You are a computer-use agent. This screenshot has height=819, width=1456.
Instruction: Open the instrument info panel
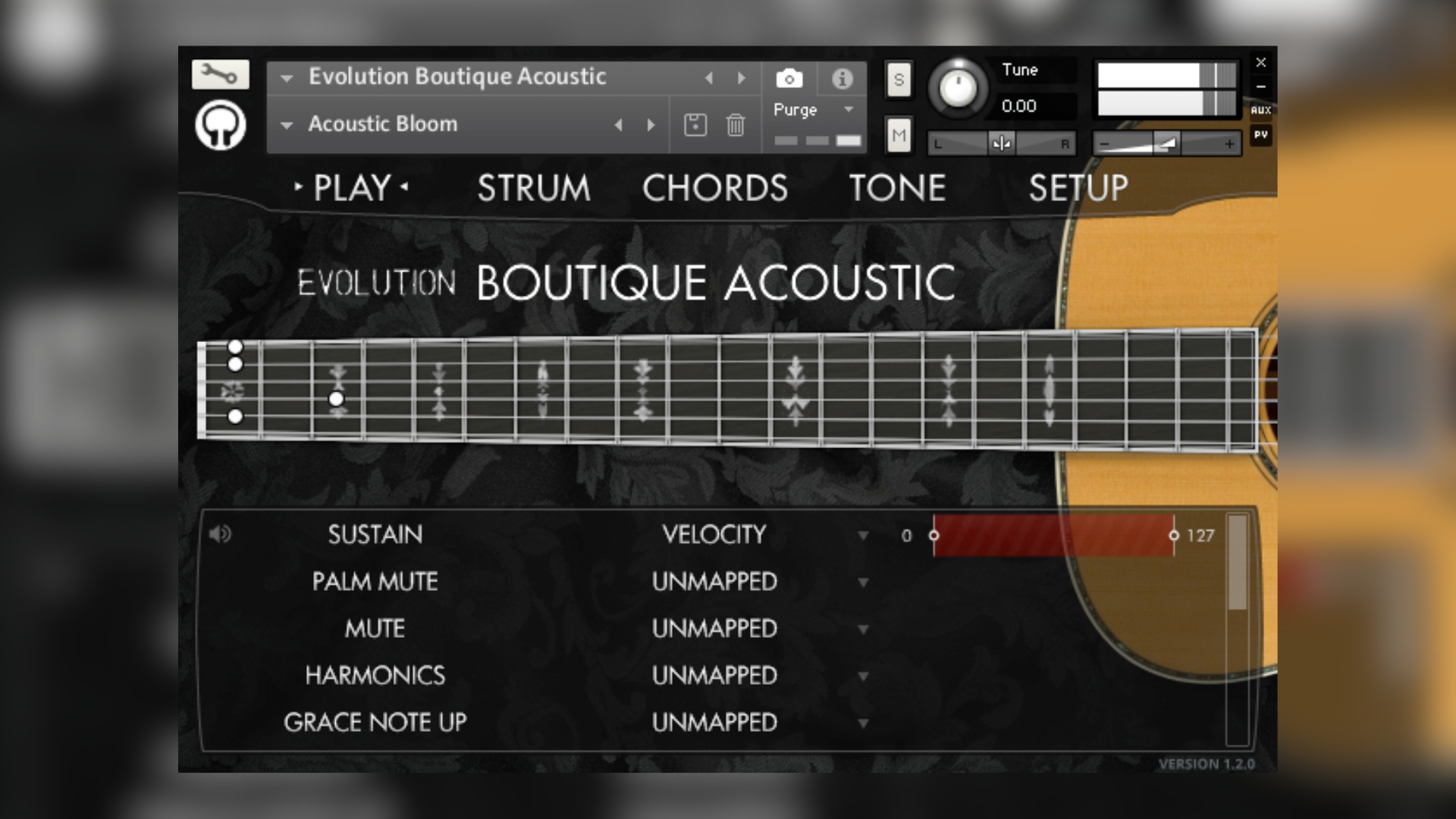click(x=842, y=77)
